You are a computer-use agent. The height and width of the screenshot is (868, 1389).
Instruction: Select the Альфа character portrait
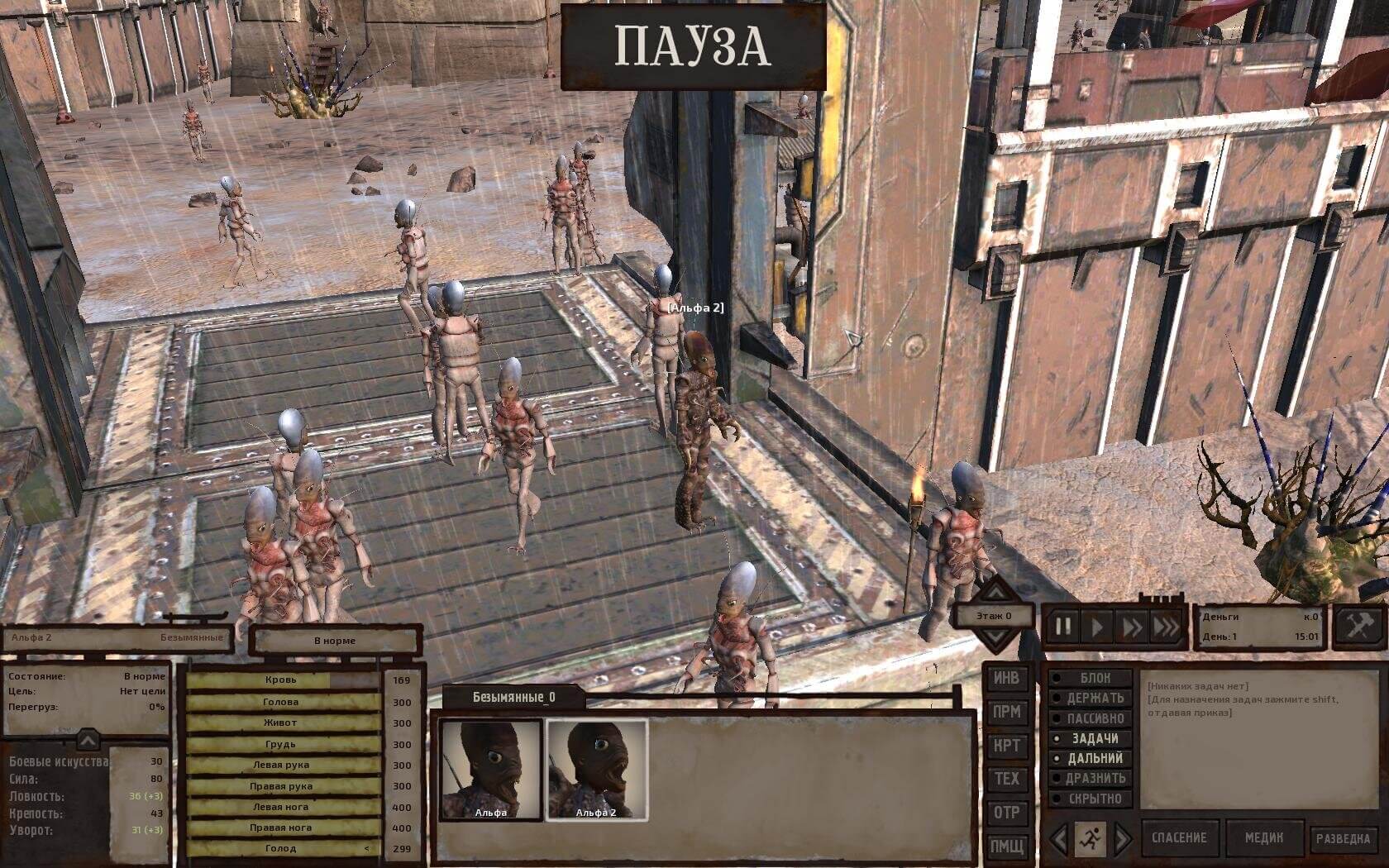point(491,769)
